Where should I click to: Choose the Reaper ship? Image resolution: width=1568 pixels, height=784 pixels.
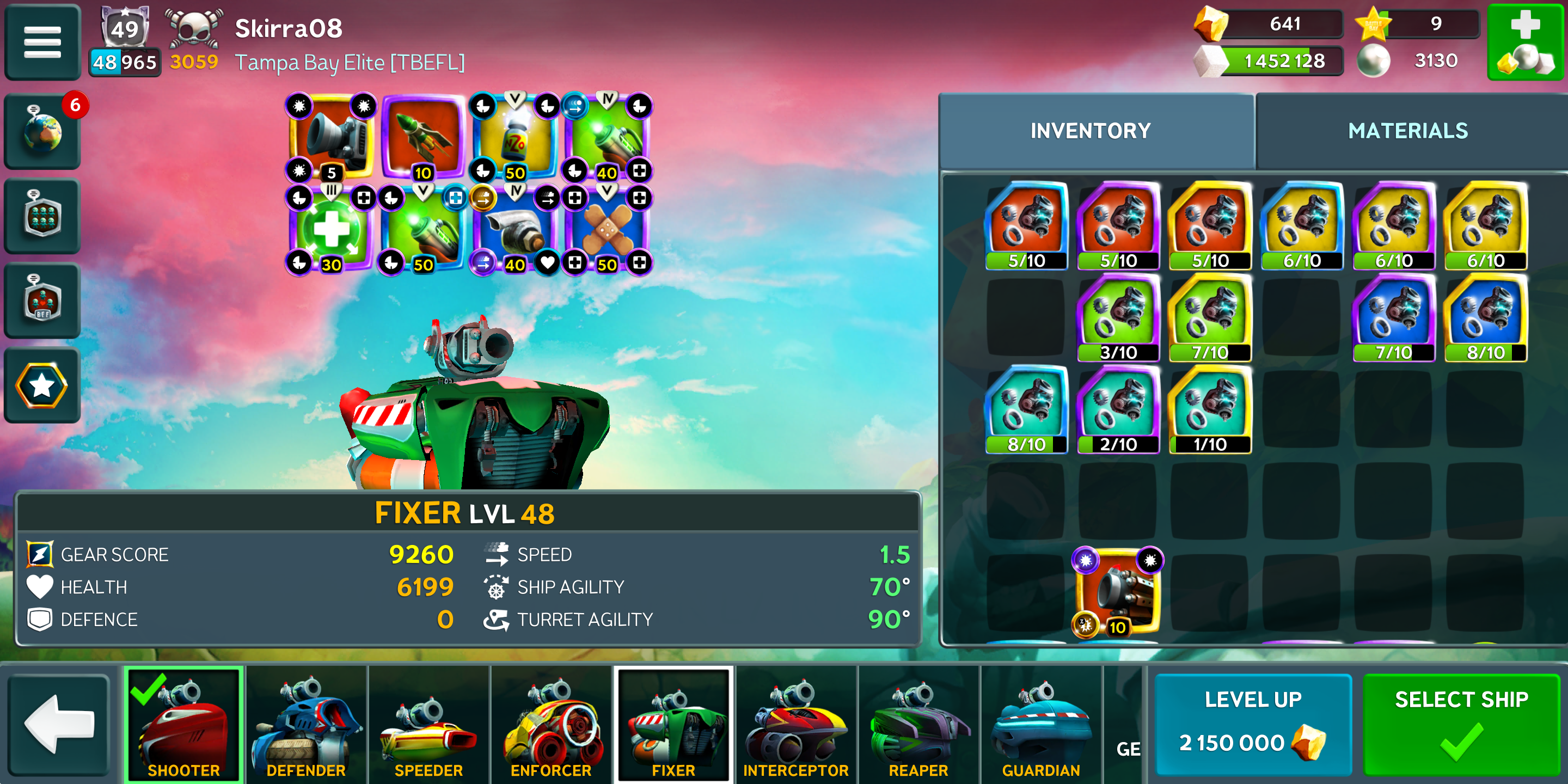[918, 724]
